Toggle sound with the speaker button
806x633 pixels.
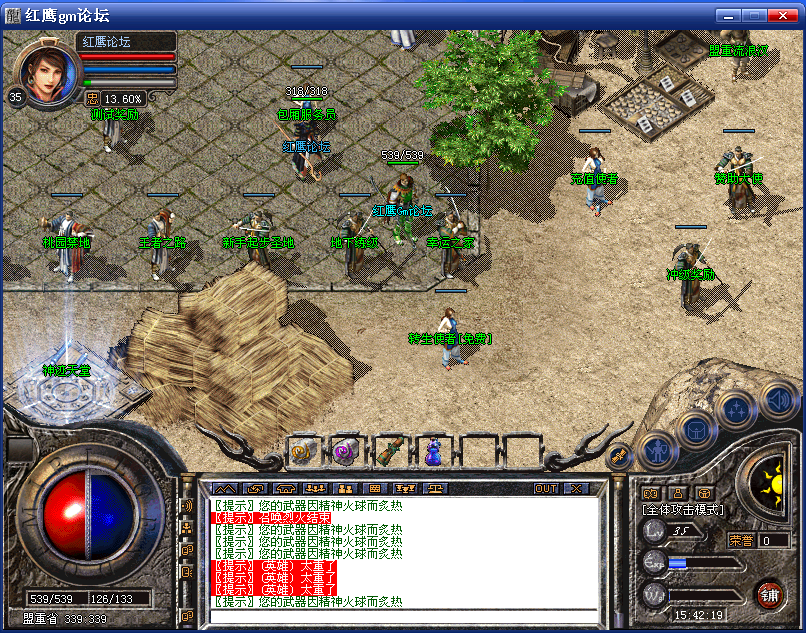pos(779,399)
